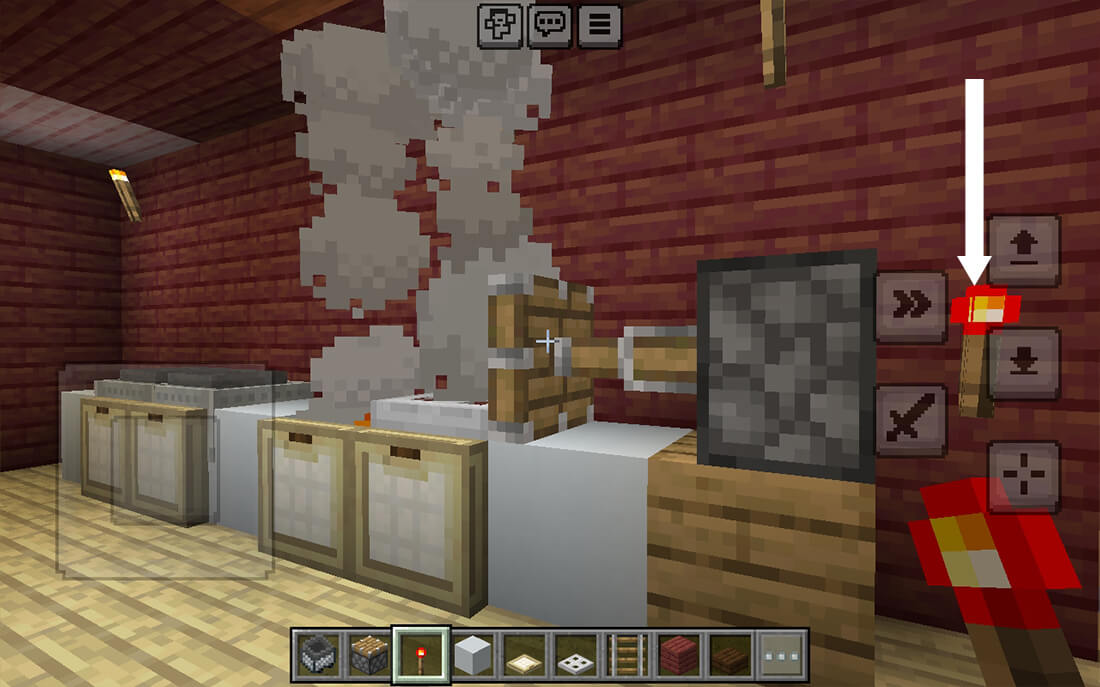Screen dimensions: 1100x687
Task: Toggle sprint with the double-chevron button
Action: tap(910, 308)
